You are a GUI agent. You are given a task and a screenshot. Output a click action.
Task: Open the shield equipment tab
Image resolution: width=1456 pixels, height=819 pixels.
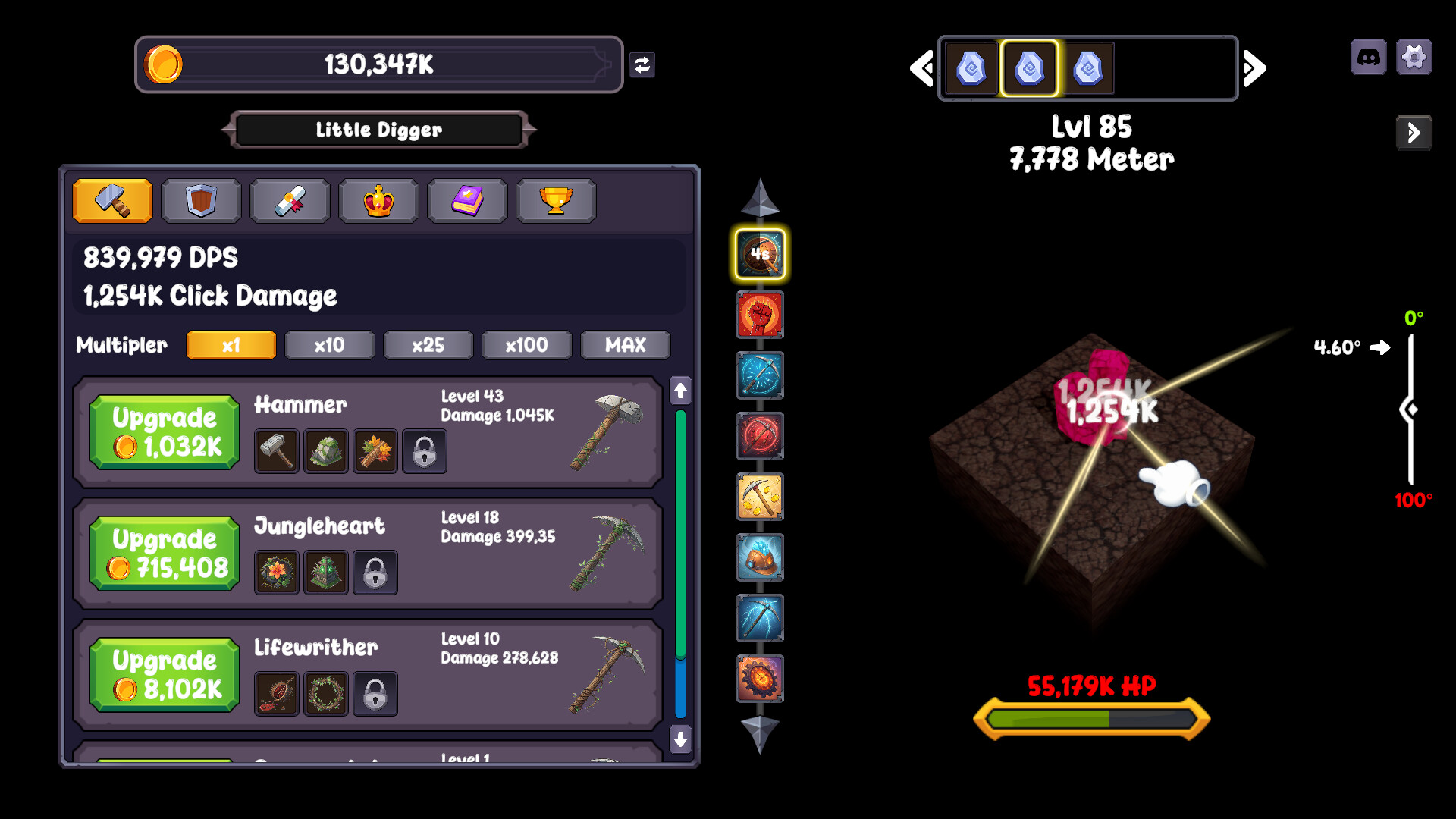(200, 201)
